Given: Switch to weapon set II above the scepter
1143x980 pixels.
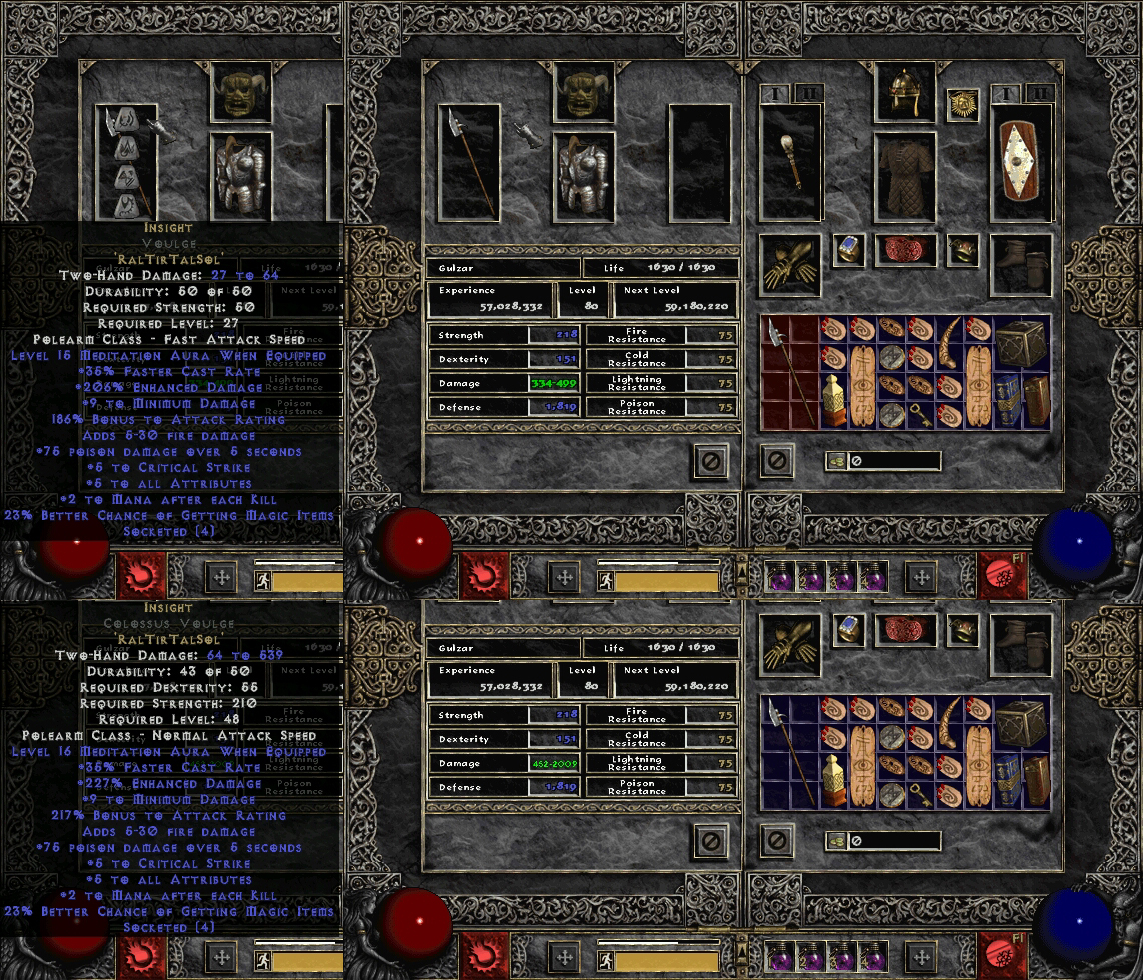Looking at the screenshot, I should click(807, 94).
